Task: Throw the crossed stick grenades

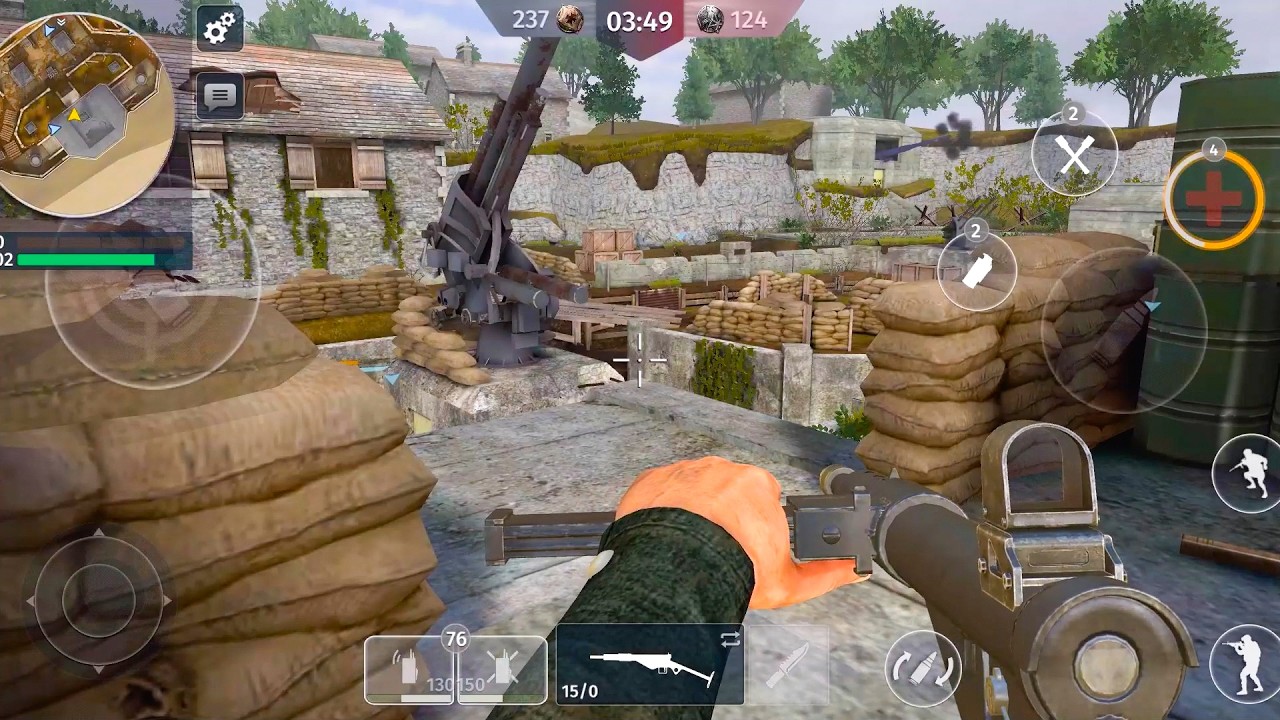Action: (x=1074, y=152)
